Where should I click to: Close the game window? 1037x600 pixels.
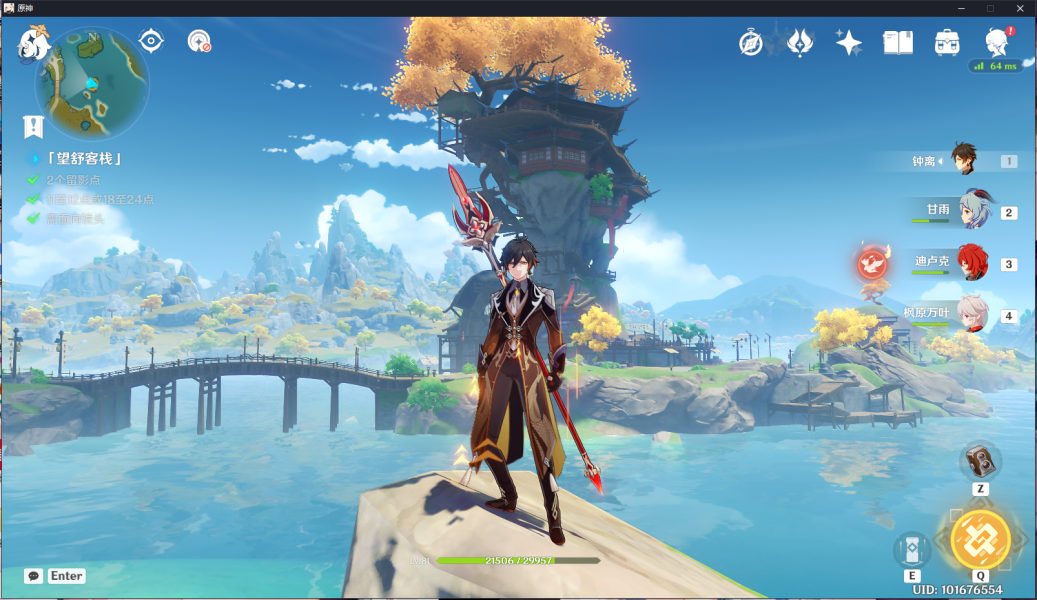[x=1019, y=8]
